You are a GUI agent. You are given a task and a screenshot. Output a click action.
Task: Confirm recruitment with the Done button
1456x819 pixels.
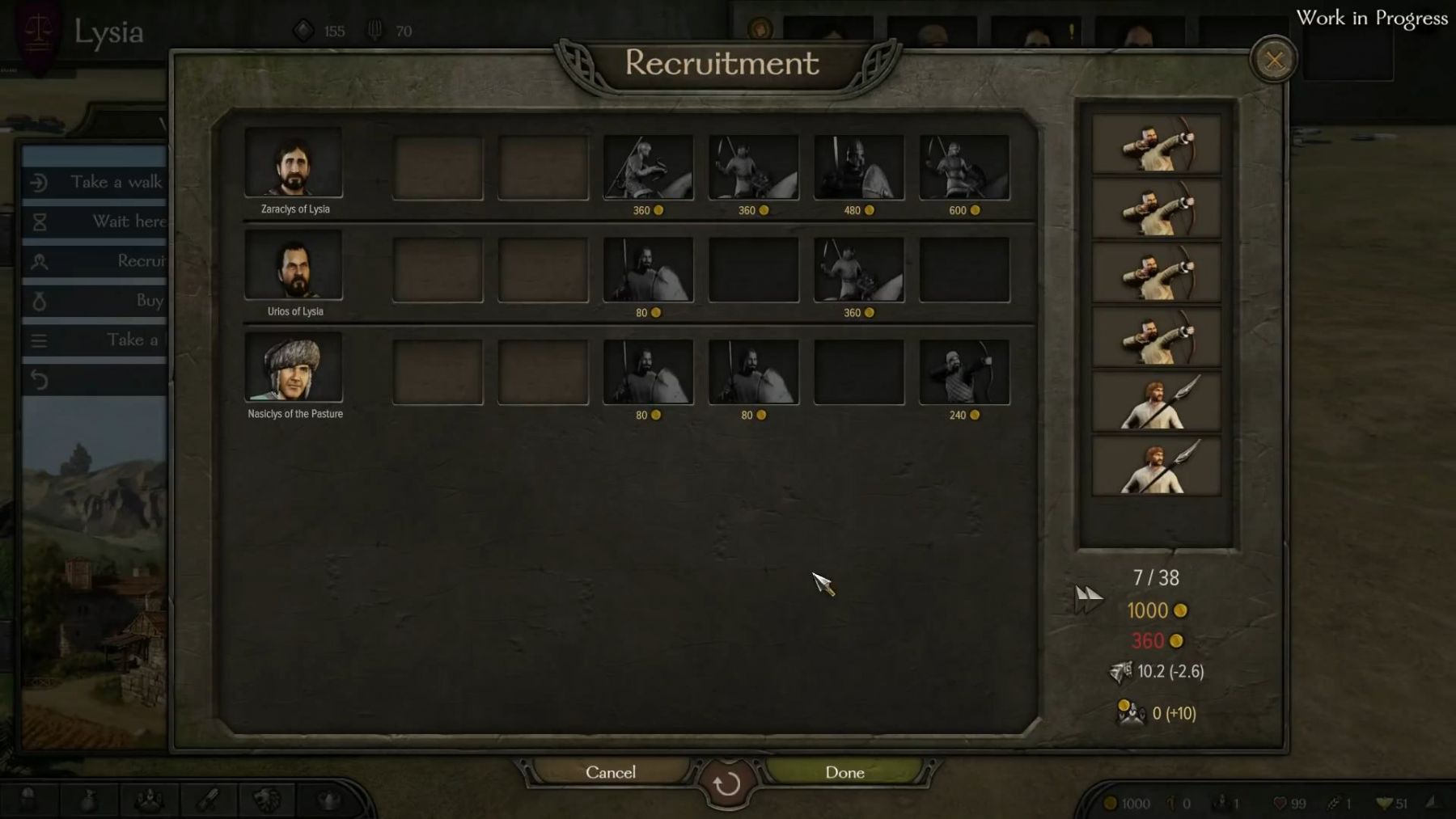pos(844,772)
